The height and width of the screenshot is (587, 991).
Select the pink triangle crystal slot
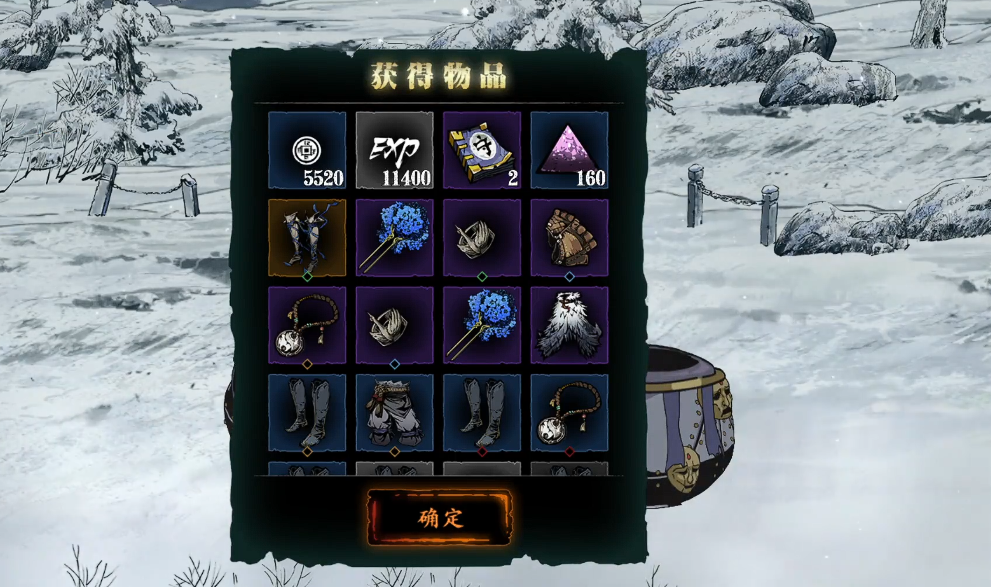[569, 150]
